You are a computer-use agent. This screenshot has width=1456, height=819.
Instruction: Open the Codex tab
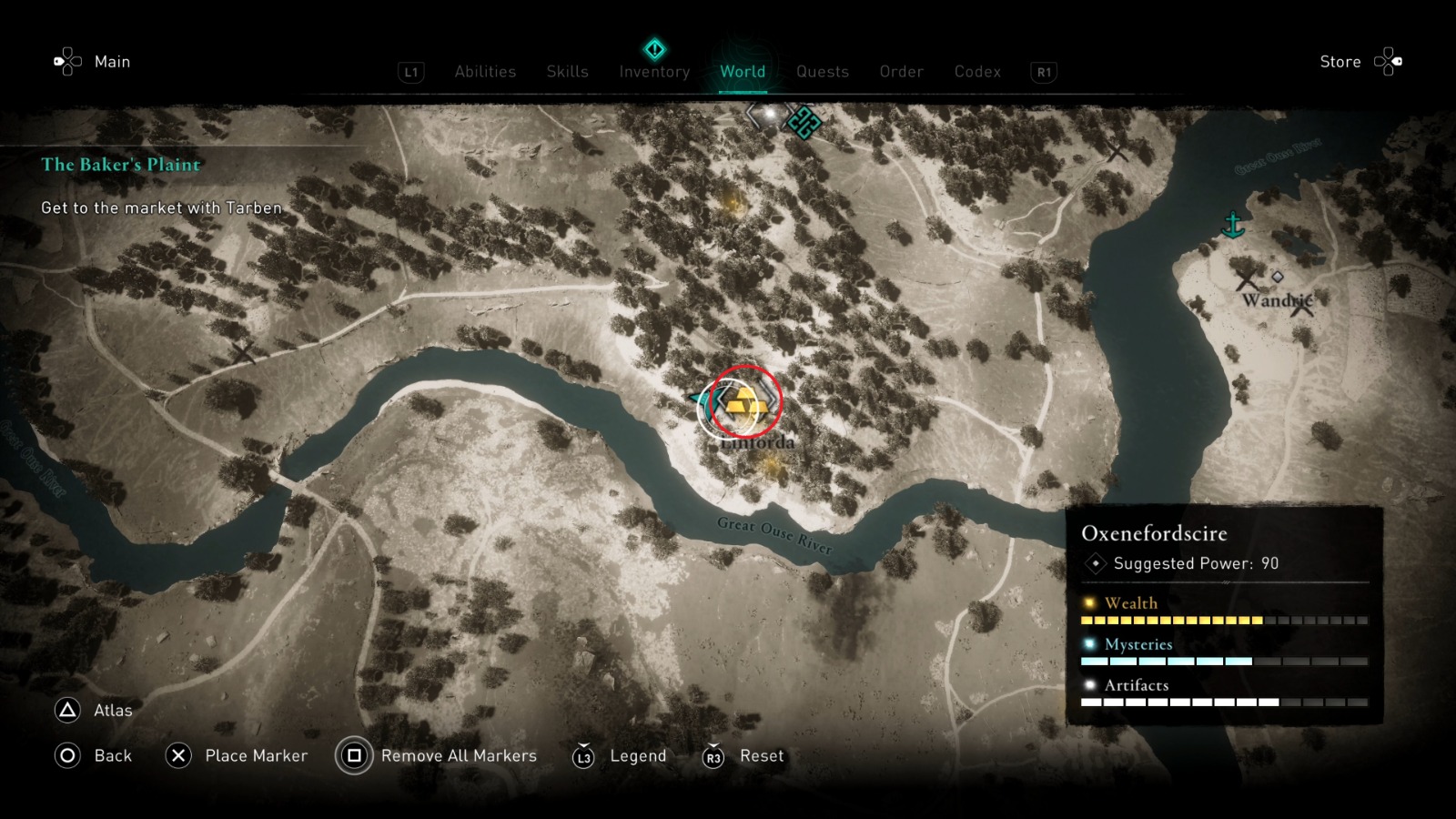click(977, 72)
